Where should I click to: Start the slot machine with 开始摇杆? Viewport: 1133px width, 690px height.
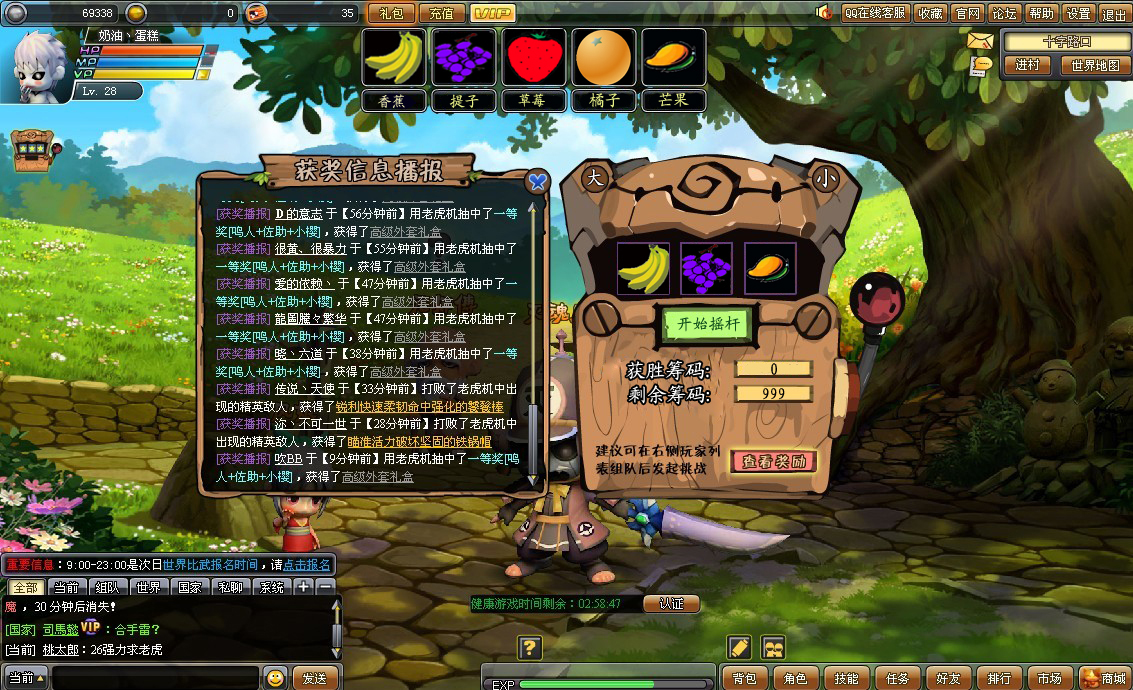[707, 323]
